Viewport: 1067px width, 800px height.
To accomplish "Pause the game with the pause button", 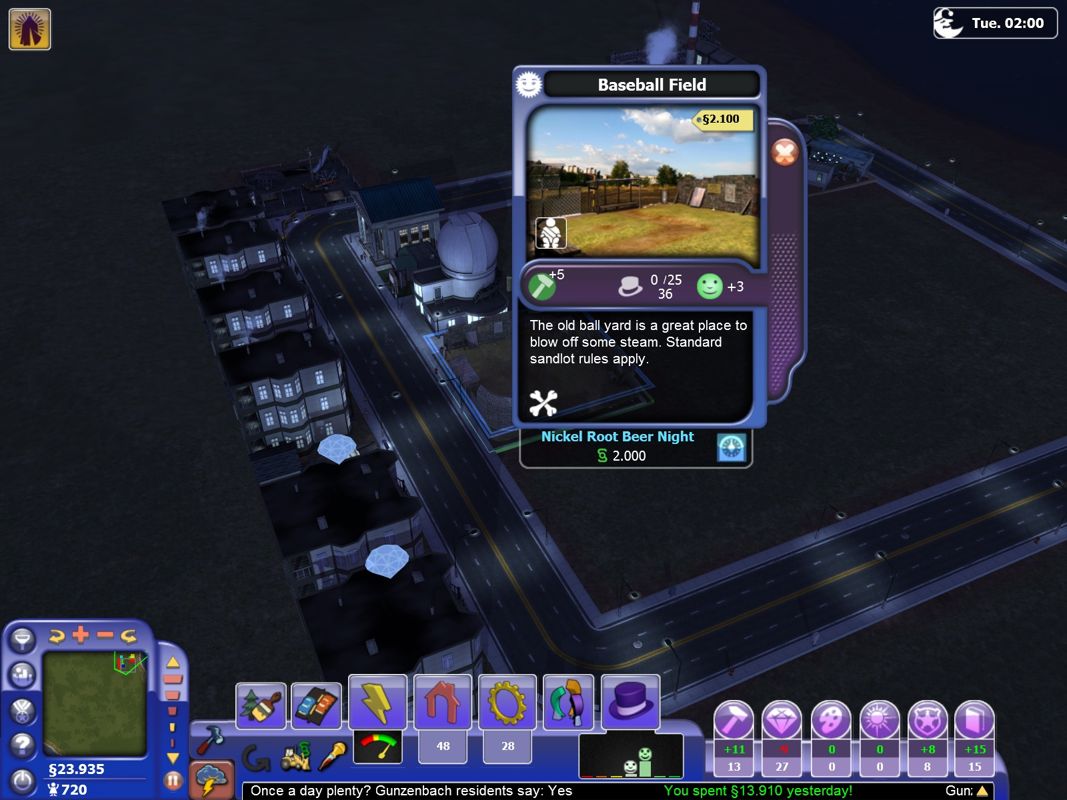I will (x=173, y=780).
